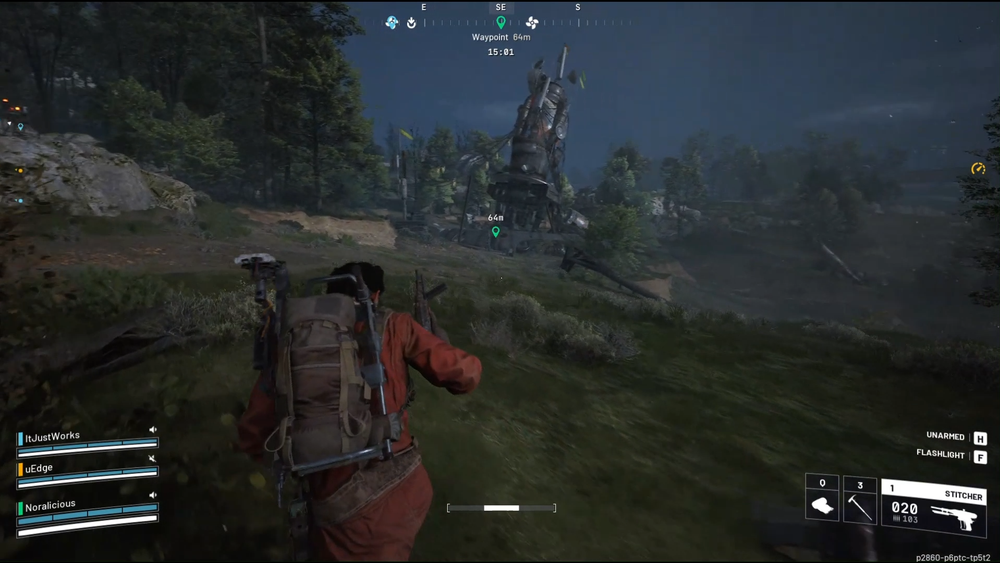Select teammate Noralicious in the squad list
The height and width of the screenshot is (563, 1000).
[50, 506]
